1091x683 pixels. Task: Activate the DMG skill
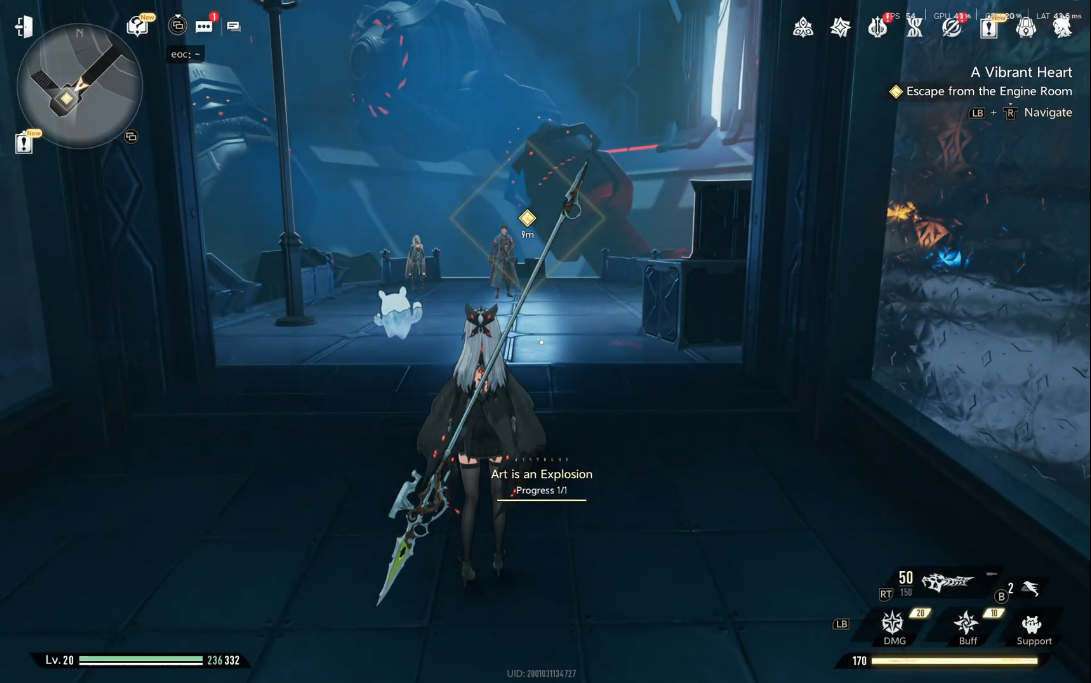tap(893, 627)
